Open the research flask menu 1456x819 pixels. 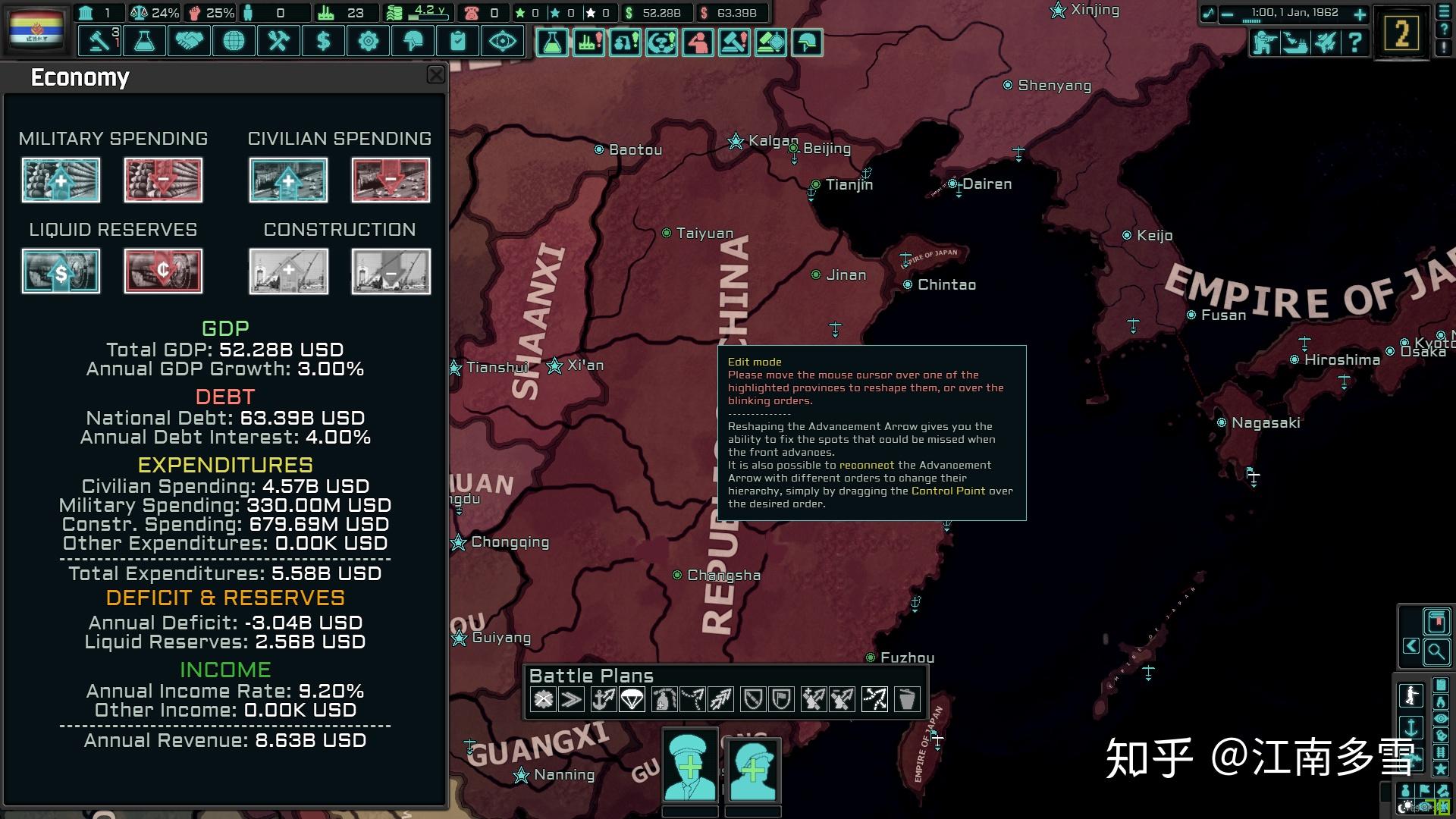144,41
